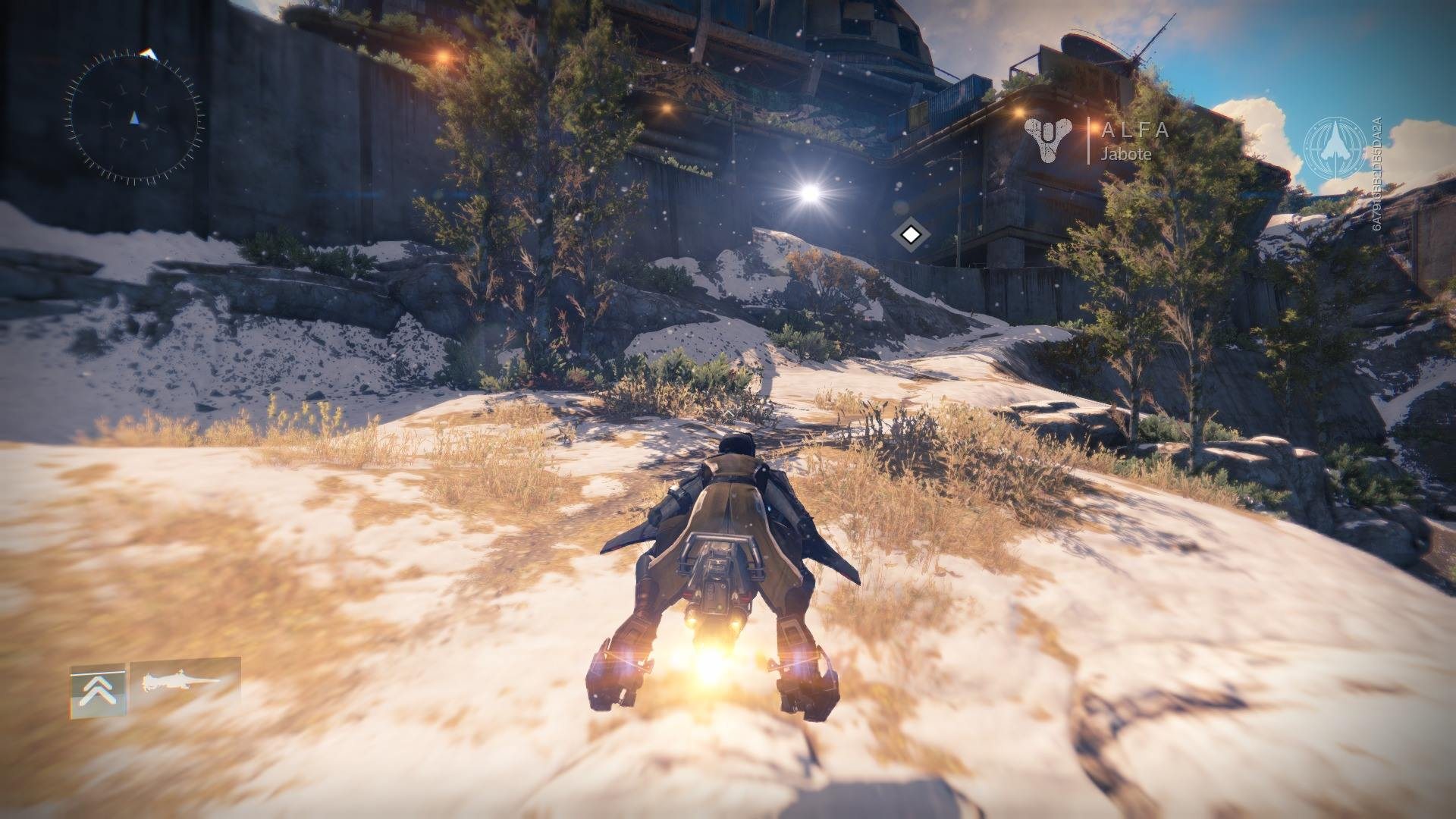This screenshot has width=1456, height=819.
Task: Click the white diamond waypoint marker
Action: tap(911, 236)
